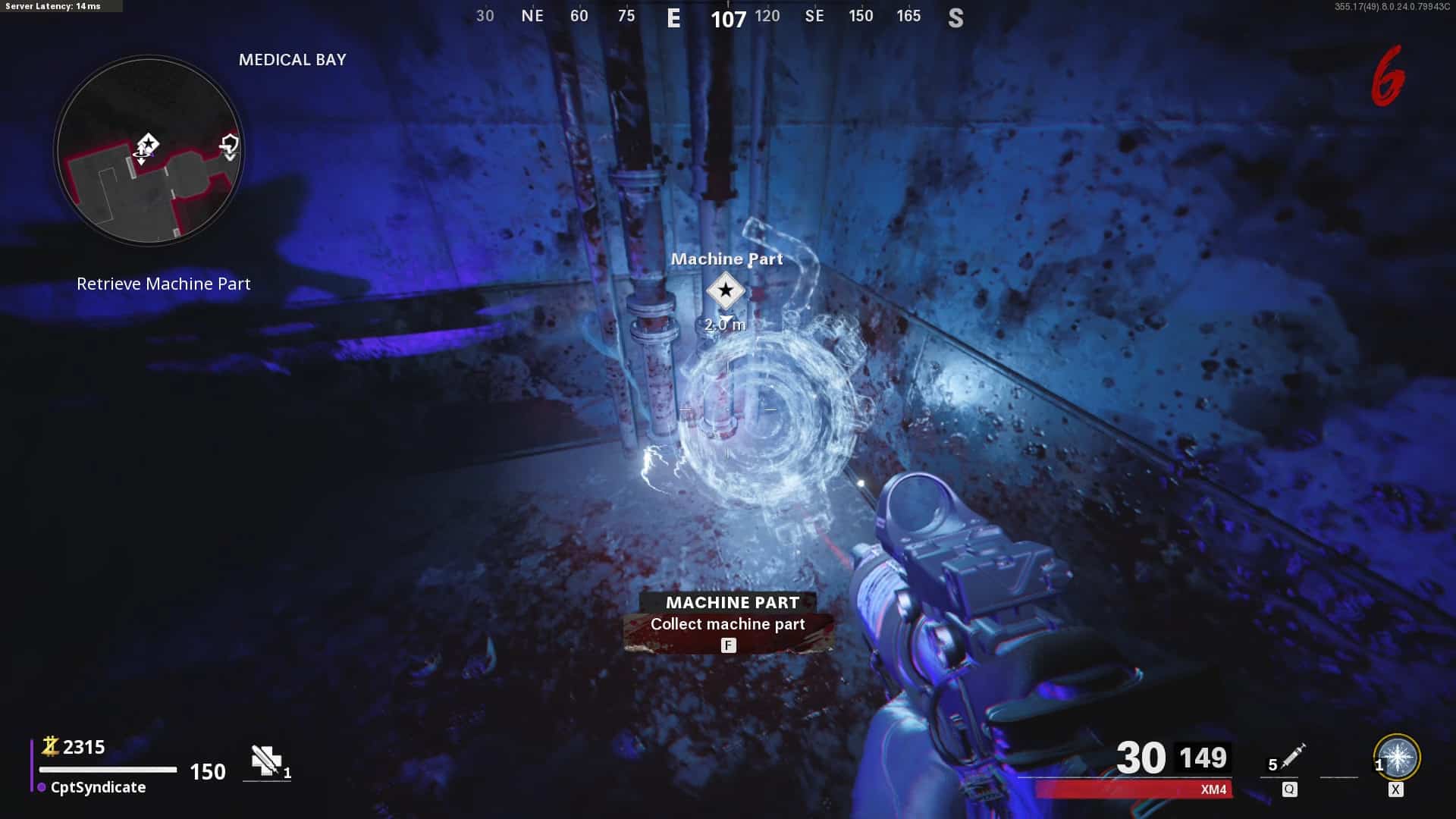
Task: Click the star objective marker on minimap
Action: (x=148, y=143)
